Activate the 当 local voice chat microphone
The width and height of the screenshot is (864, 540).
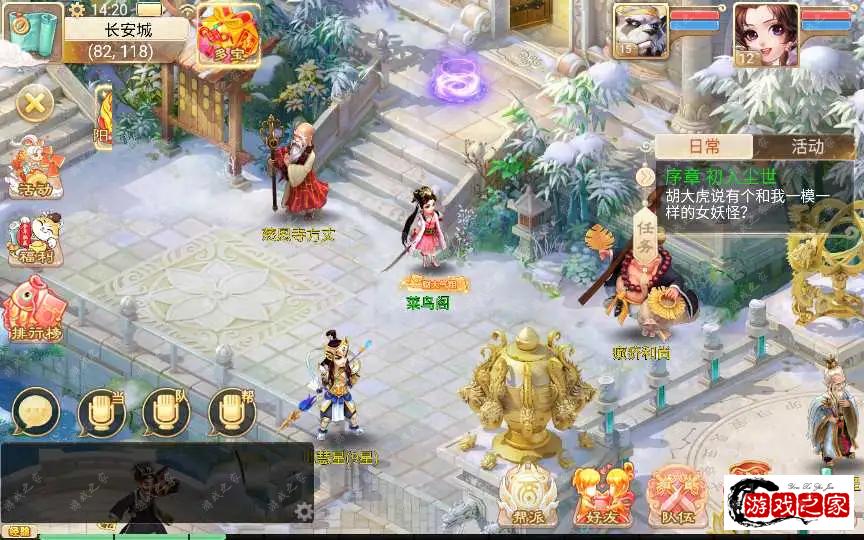(x=101, y=412)
